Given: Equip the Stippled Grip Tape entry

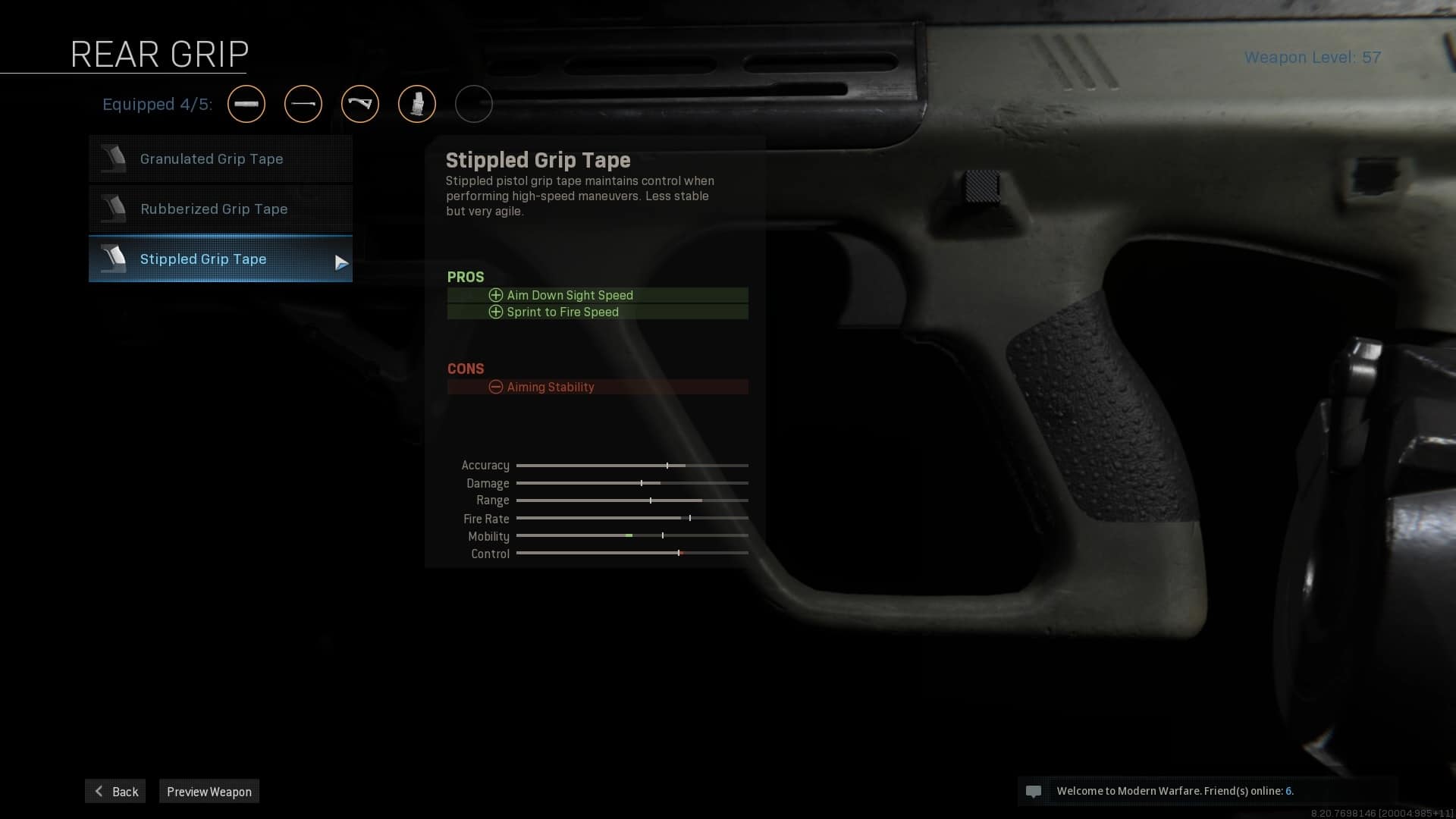Looking at the screenshot, I should pyautogui.click(x=220, y=259).
